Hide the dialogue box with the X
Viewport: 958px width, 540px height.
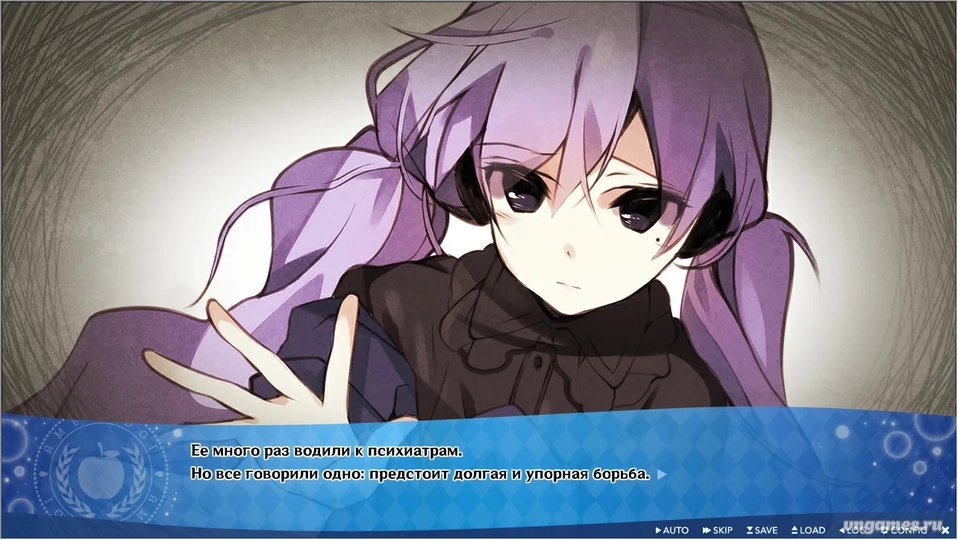coord(946,530)
